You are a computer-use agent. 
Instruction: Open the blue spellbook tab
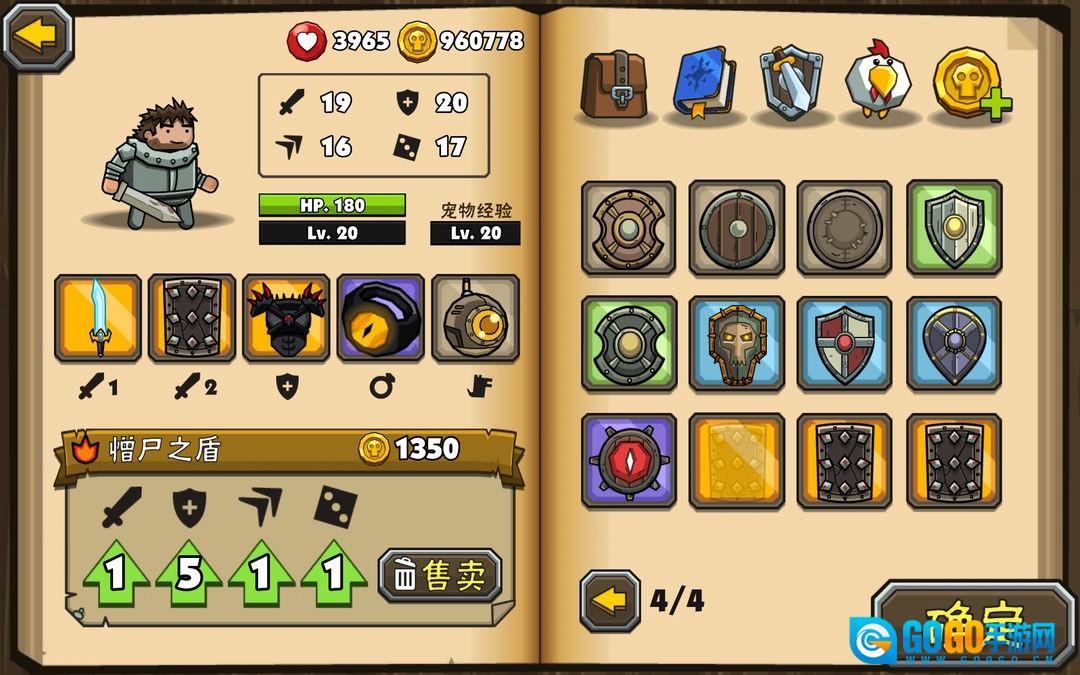(704, 83)
